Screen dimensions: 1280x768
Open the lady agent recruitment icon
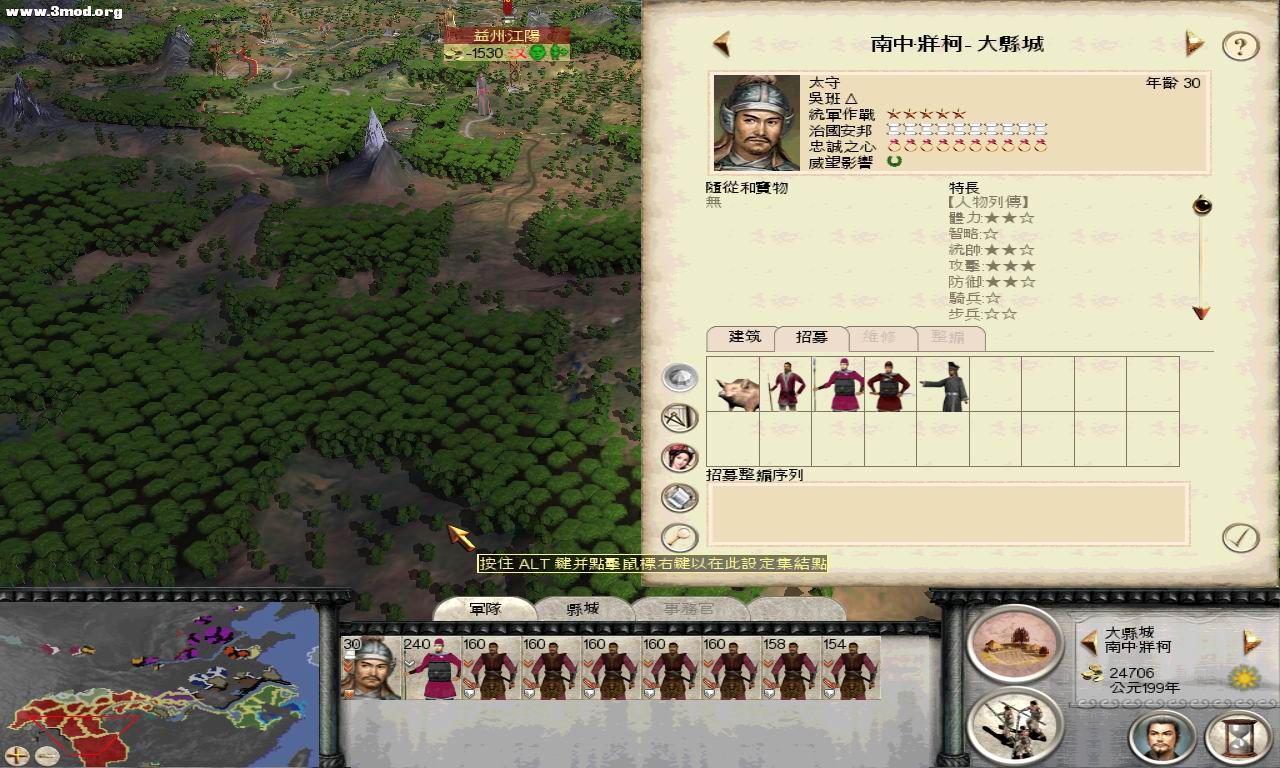pyautogui.click(x=681, y=457)
